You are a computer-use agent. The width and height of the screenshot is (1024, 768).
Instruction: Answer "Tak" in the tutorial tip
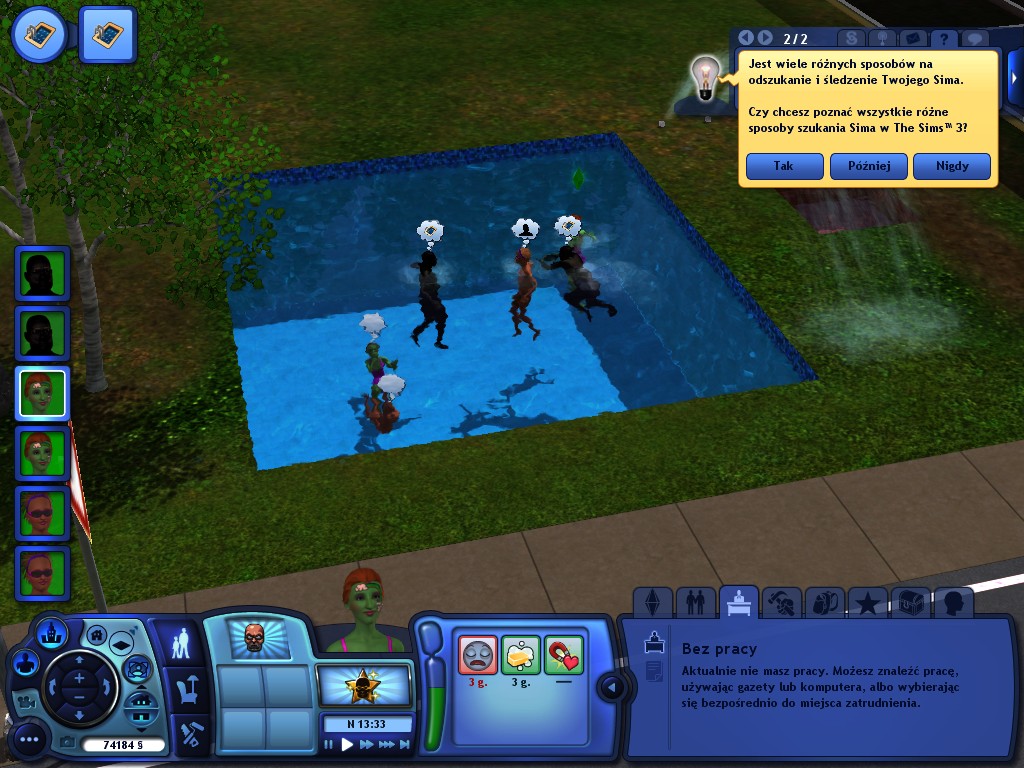coord(784,166)
